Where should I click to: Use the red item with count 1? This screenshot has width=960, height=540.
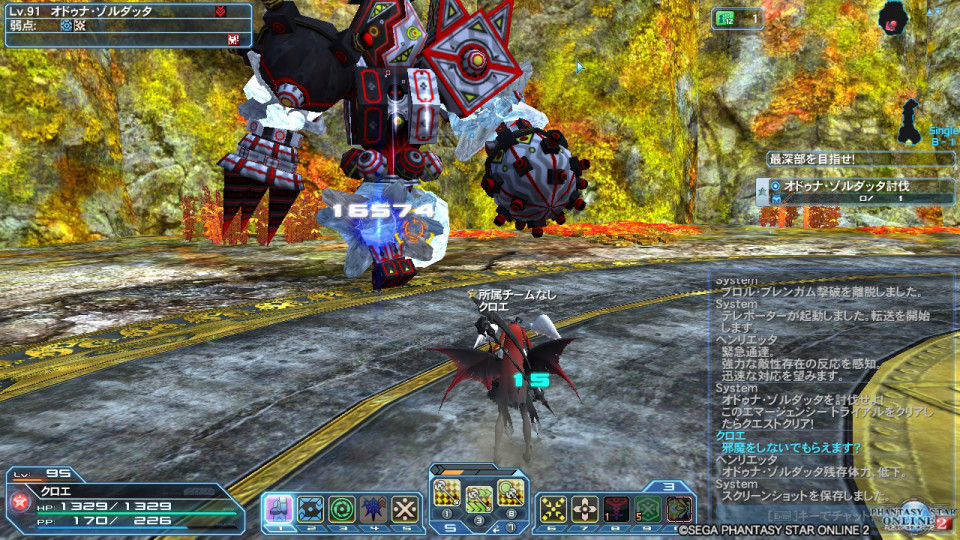pyautogui.click(x=616, y=509)
